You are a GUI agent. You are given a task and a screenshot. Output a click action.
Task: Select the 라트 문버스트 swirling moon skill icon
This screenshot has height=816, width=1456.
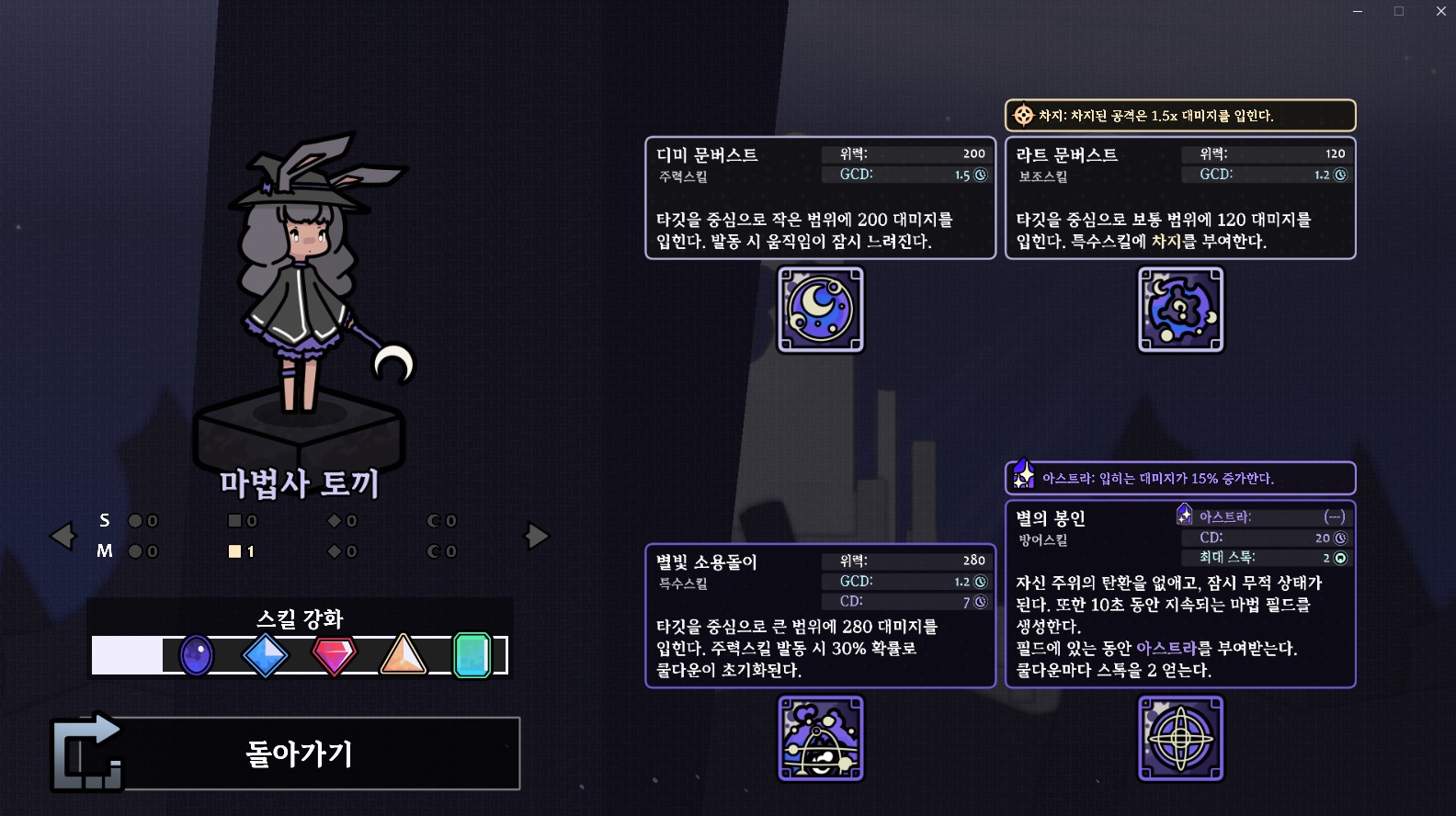point(1181,310)
